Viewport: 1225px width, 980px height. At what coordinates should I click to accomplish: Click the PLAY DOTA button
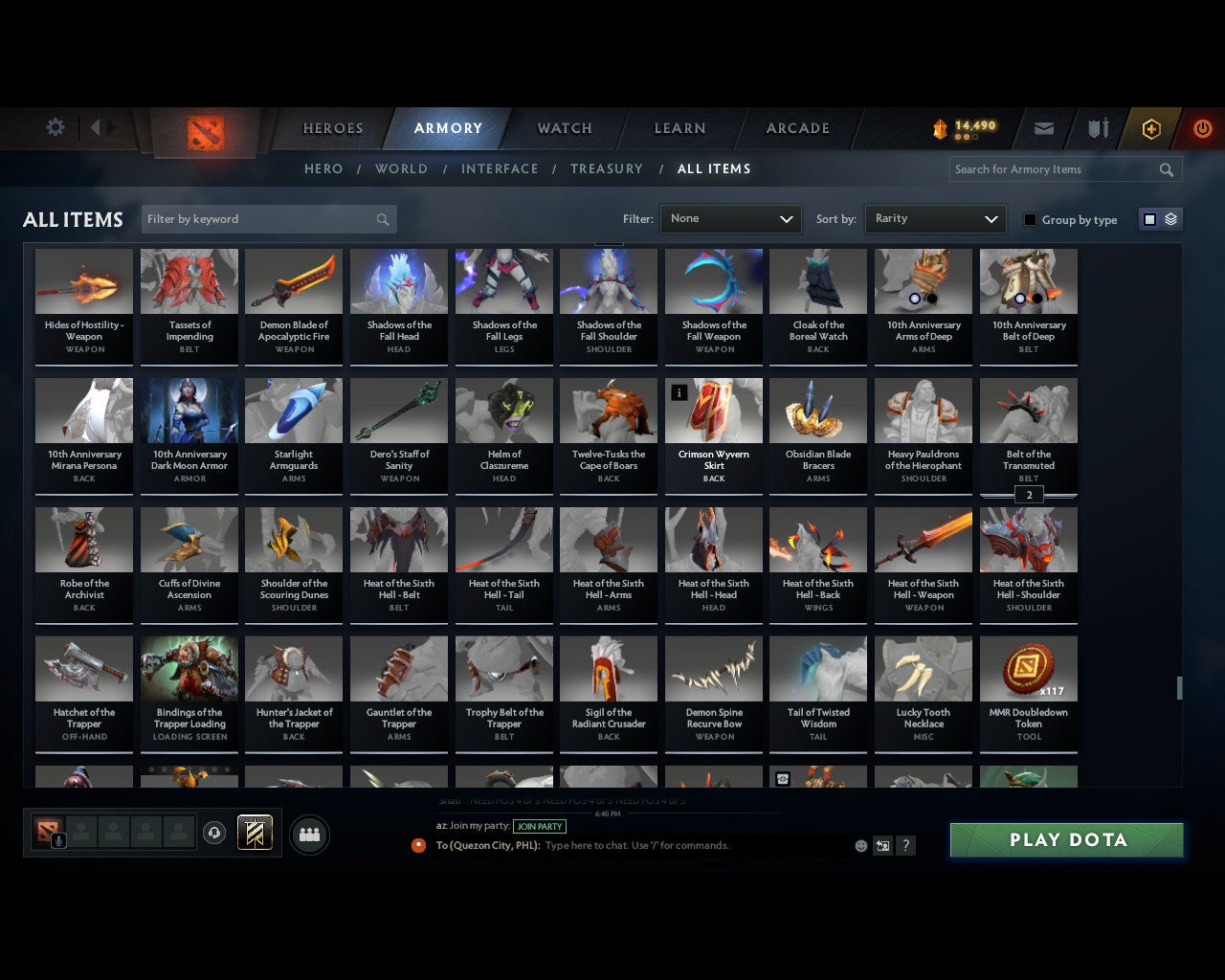click(1066, 839)
